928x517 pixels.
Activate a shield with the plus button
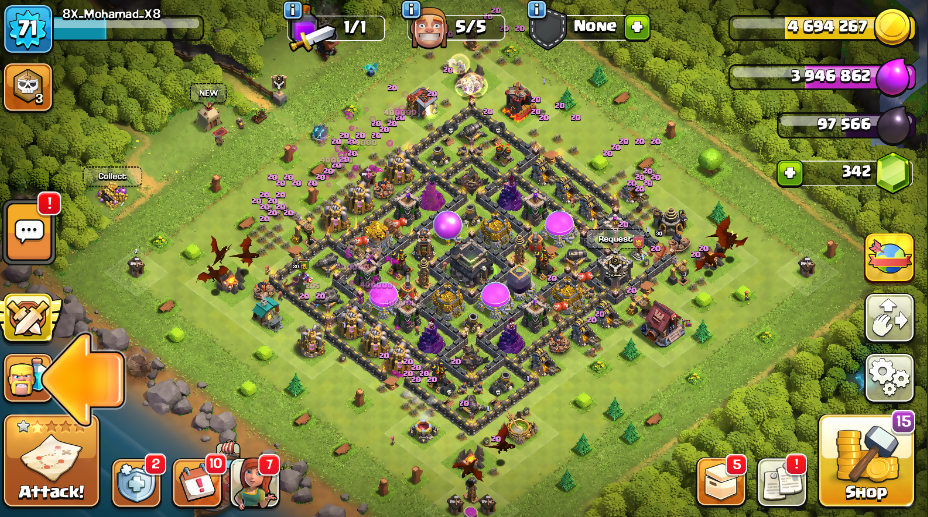tap(637, 28)
